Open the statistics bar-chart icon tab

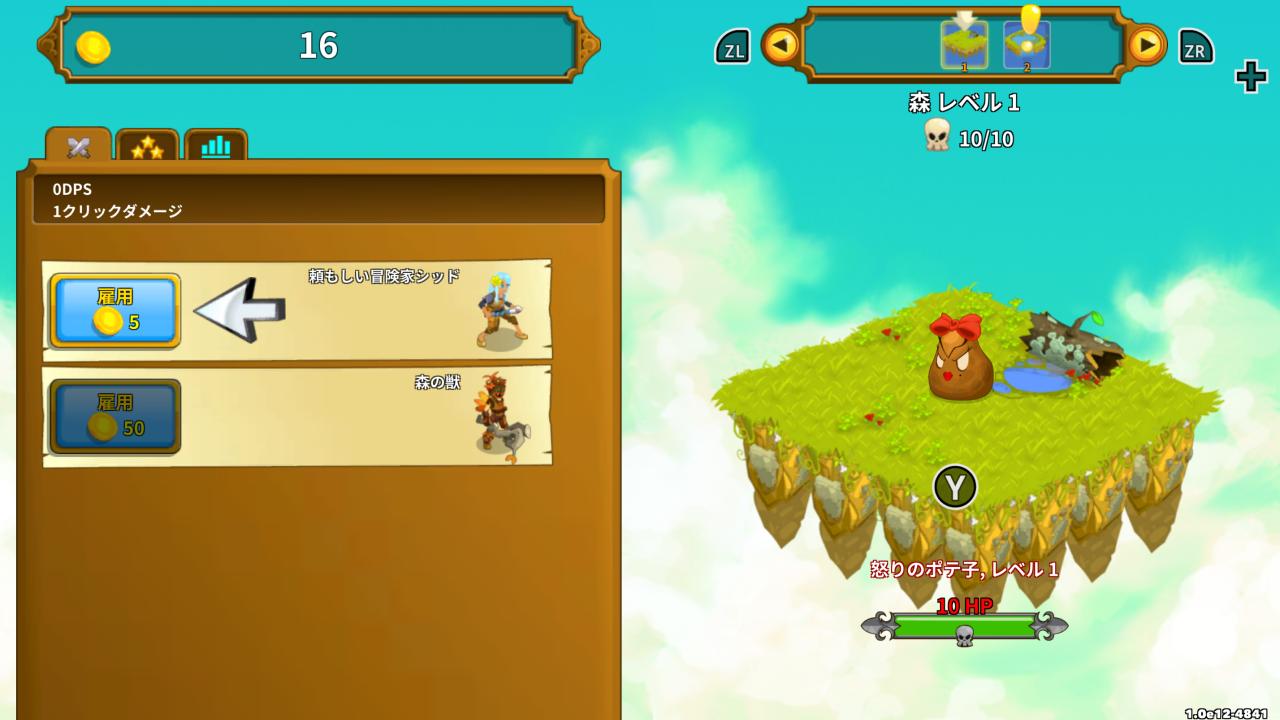click(214, 145)
